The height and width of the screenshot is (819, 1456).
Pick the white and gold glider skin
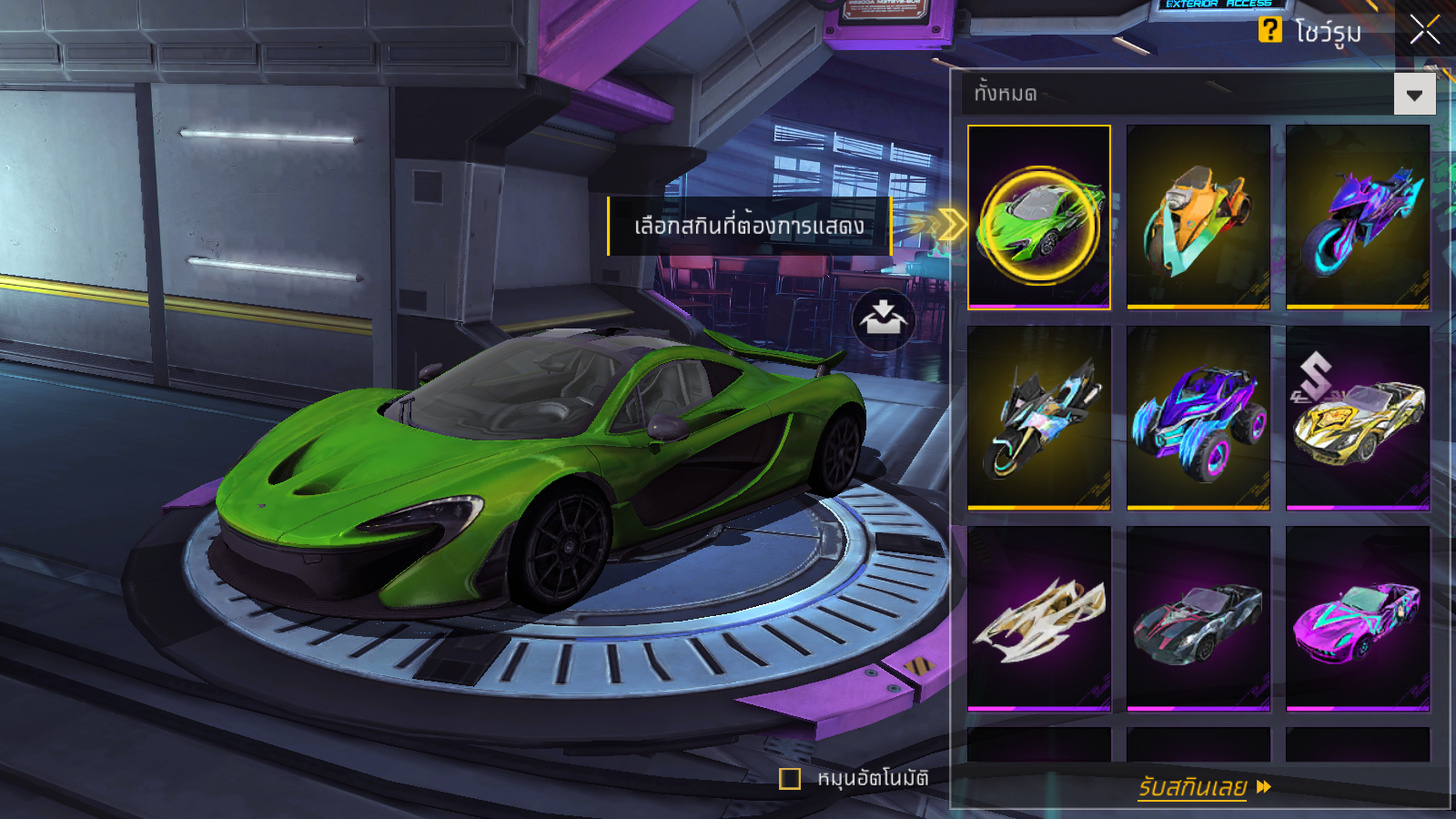pos(1039,617)
